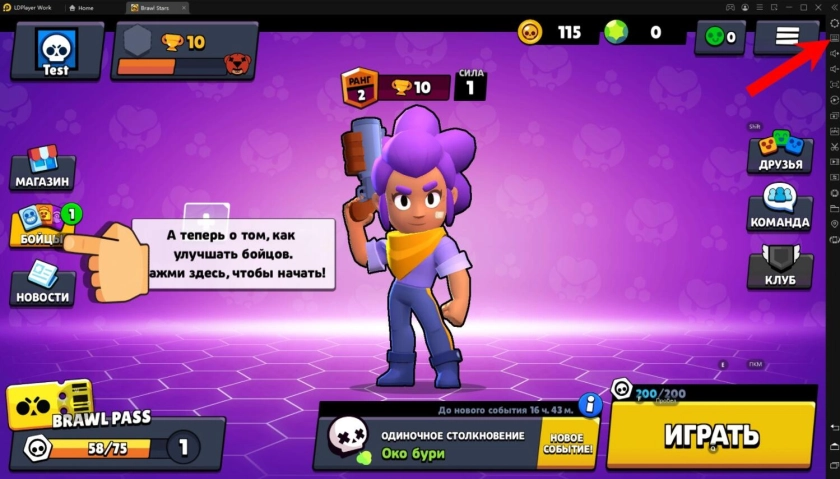Show event info via the blue i icon
This screenshot has width=840, height=479.
(x=590, y=404)
